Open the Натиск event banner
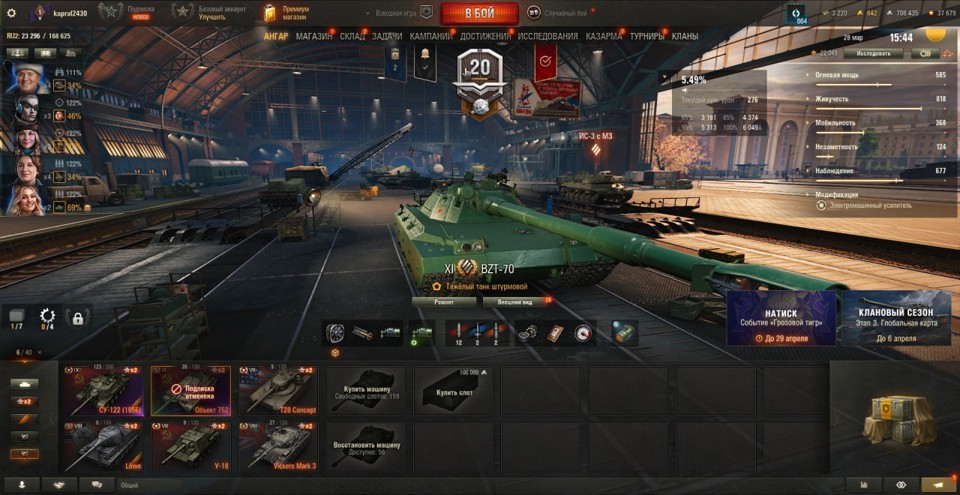The height and width of the screenshot is (495, 960). click(x=781, y=319)
